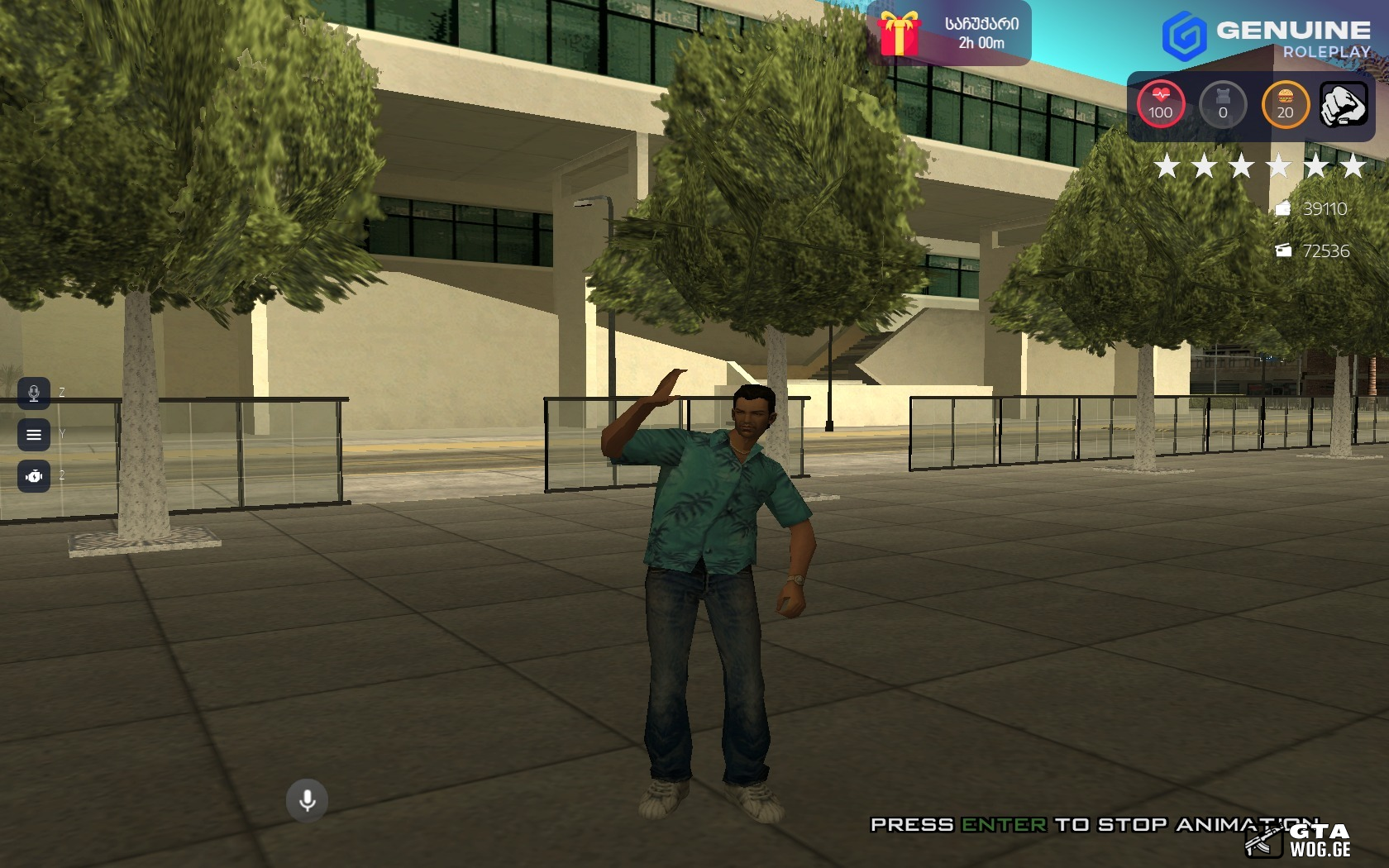Toggle the engine icon button
1389x868 pixels.
click(x=34, y=476)
